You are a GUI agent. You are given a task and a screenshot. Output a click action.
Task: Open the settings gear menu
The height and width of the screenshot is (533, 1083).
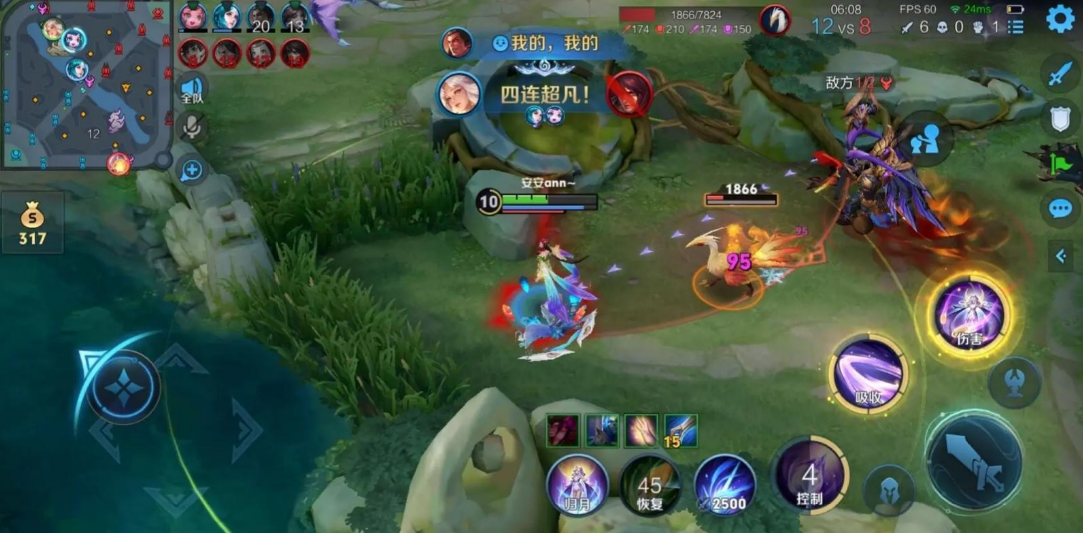tap(1060, 18)
